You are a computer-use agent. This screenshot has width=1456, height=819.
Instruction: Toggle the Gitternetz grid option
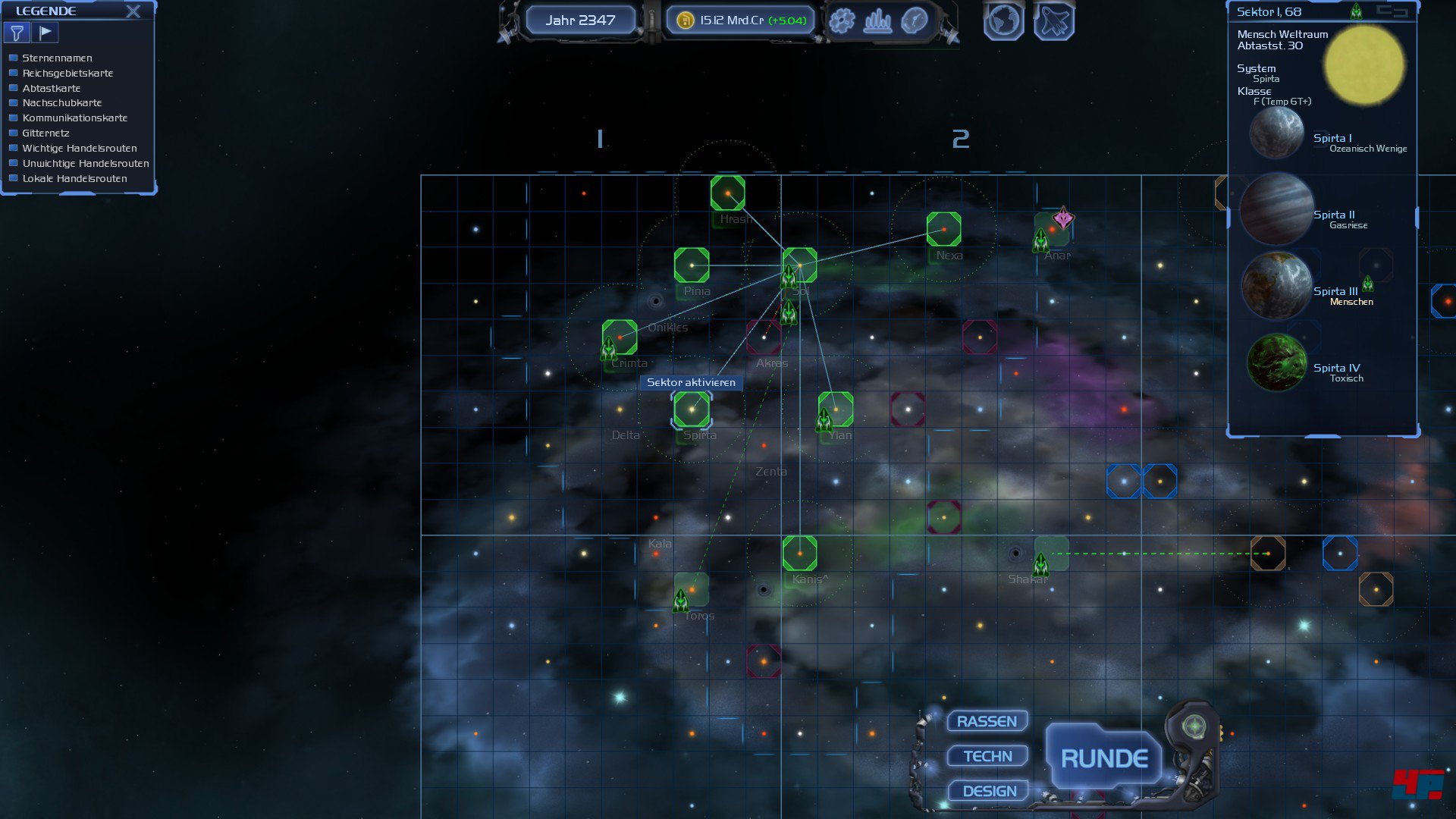[13, 133]
